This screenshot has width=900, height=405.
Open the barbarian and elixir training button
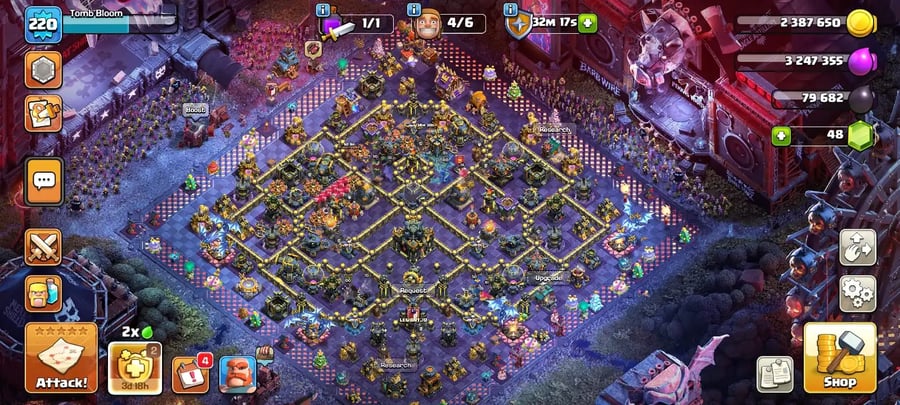coord(43,294)
